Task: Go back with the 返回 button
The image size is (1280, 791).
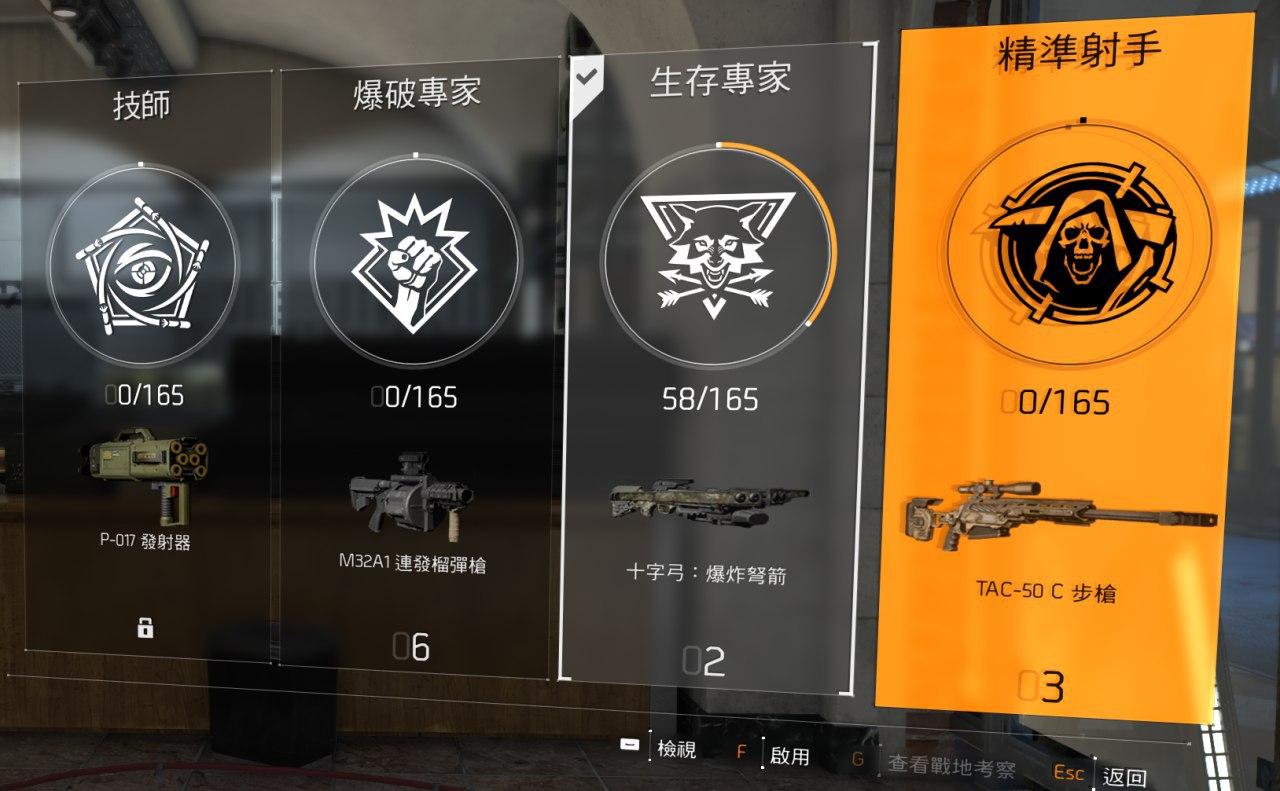Action: click(1124, 778)
